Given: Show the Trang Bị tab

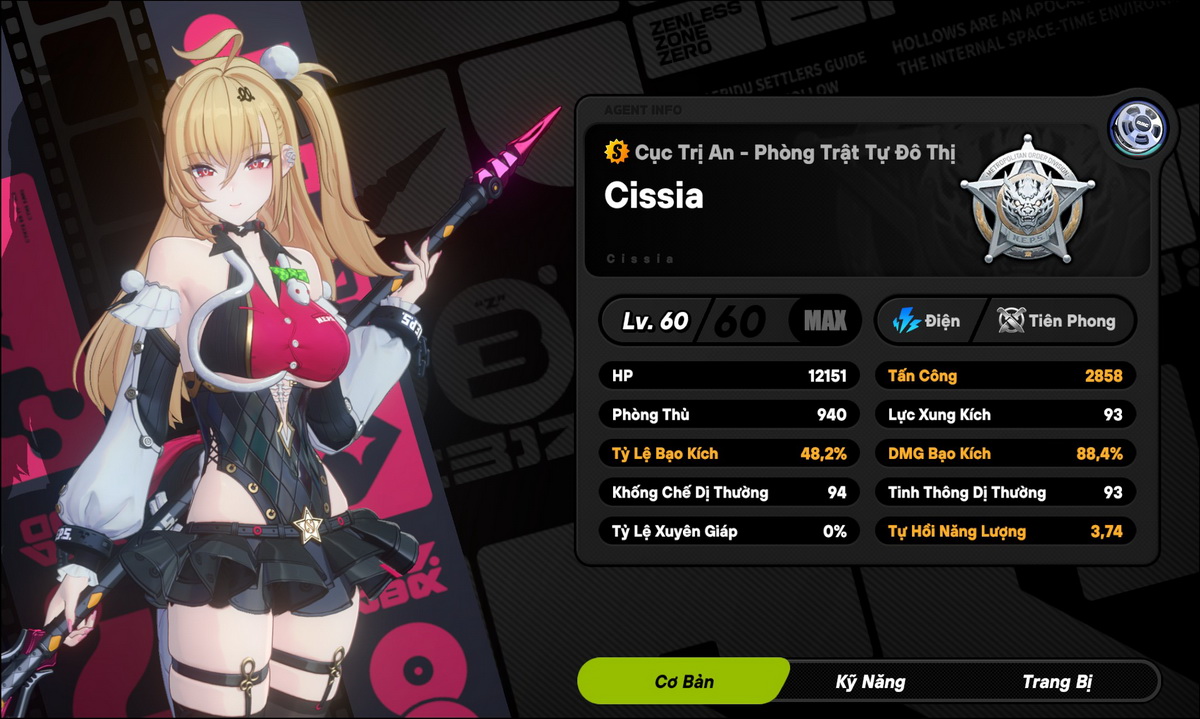Looking at the screenshot, I should [1056, 682].
